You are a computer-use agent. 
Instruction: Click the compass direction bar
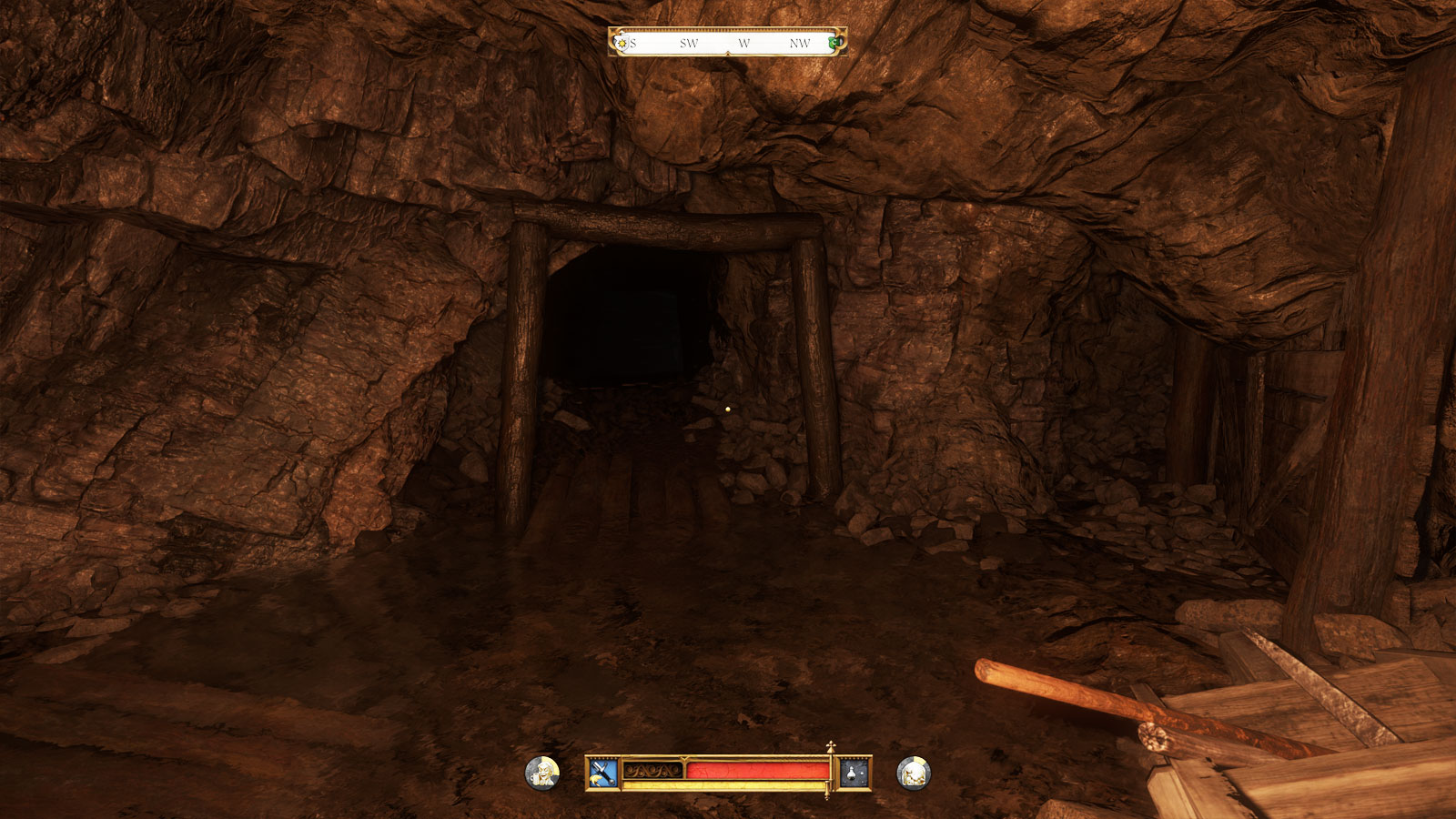(728, 43)
